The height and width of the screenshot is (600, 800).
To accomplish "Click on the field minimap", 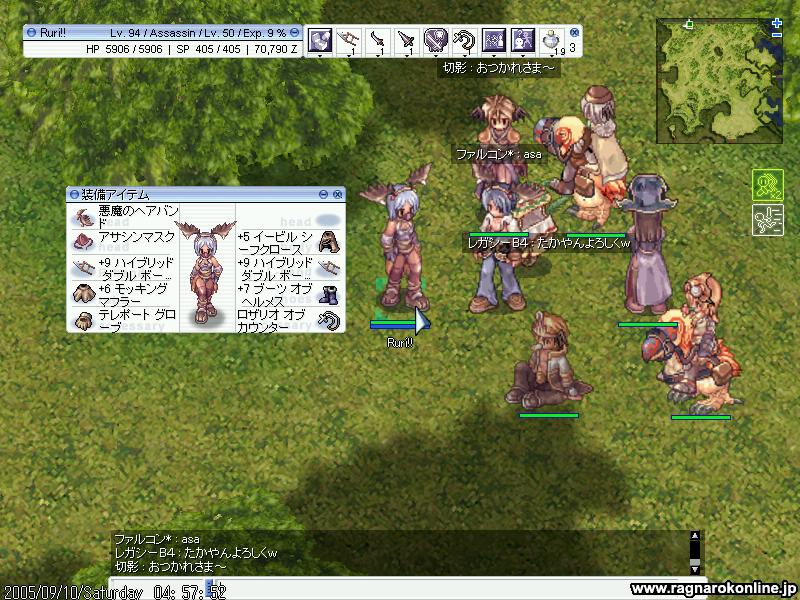I will click(715, 83).
